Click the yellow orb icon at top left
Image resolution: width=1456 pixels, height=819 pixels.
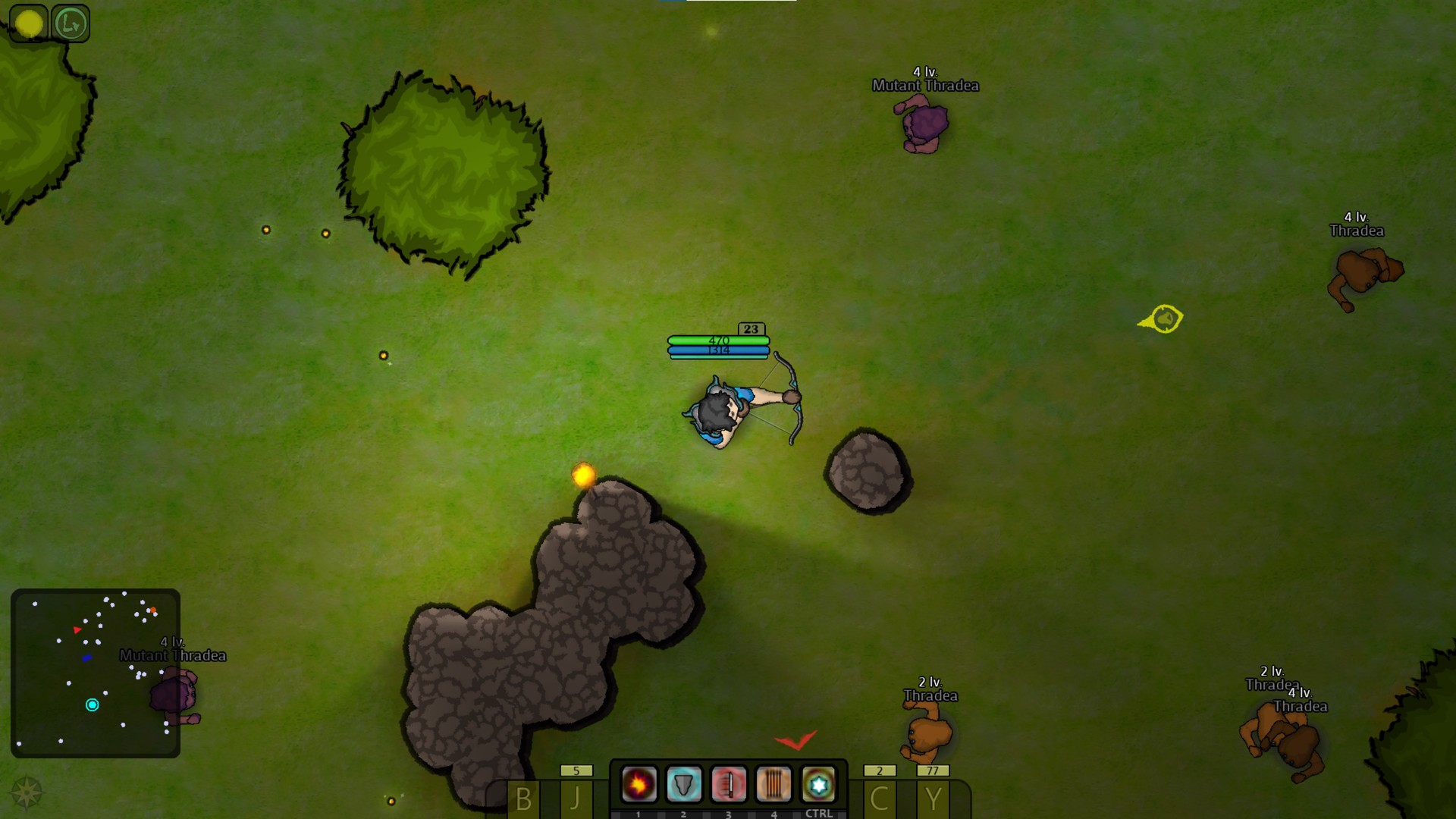coord(30,22)
